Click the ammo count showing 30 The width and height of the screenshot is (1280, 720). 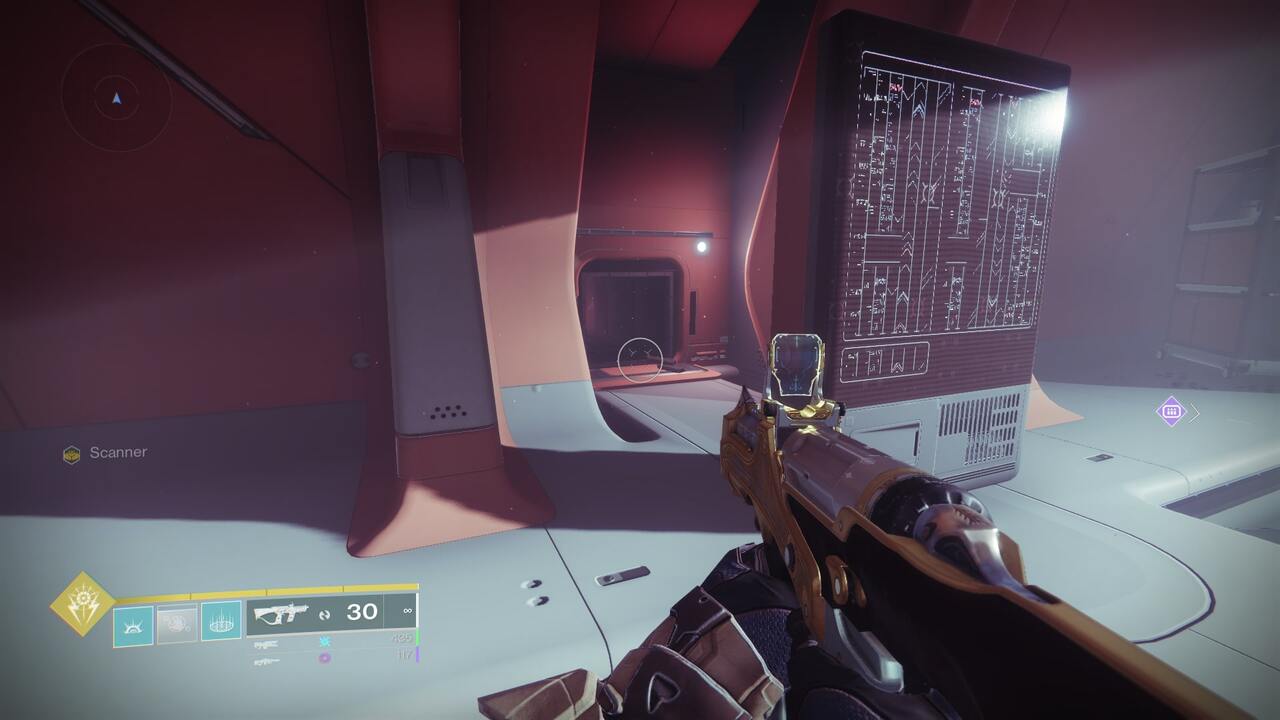pos(361,610)
